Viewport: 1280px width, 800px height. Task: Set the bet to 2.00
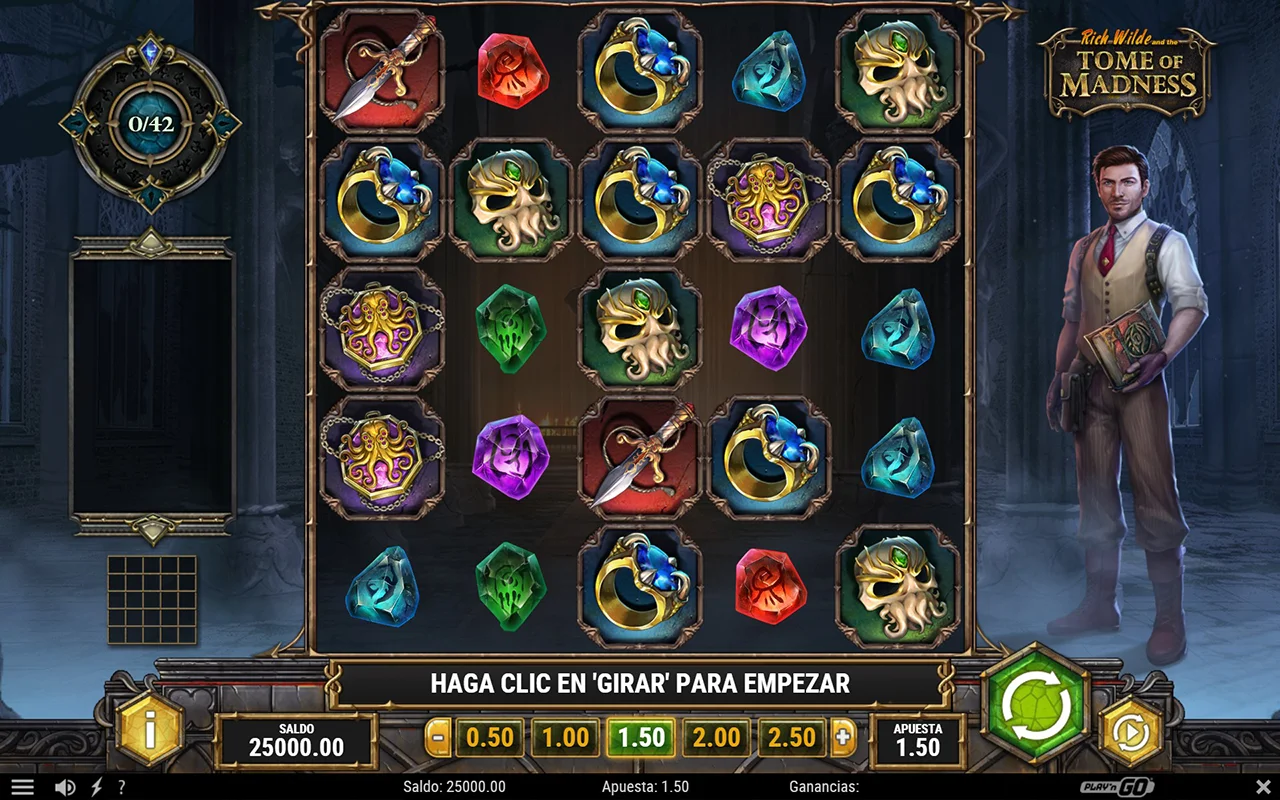click(x=717, y=738)
